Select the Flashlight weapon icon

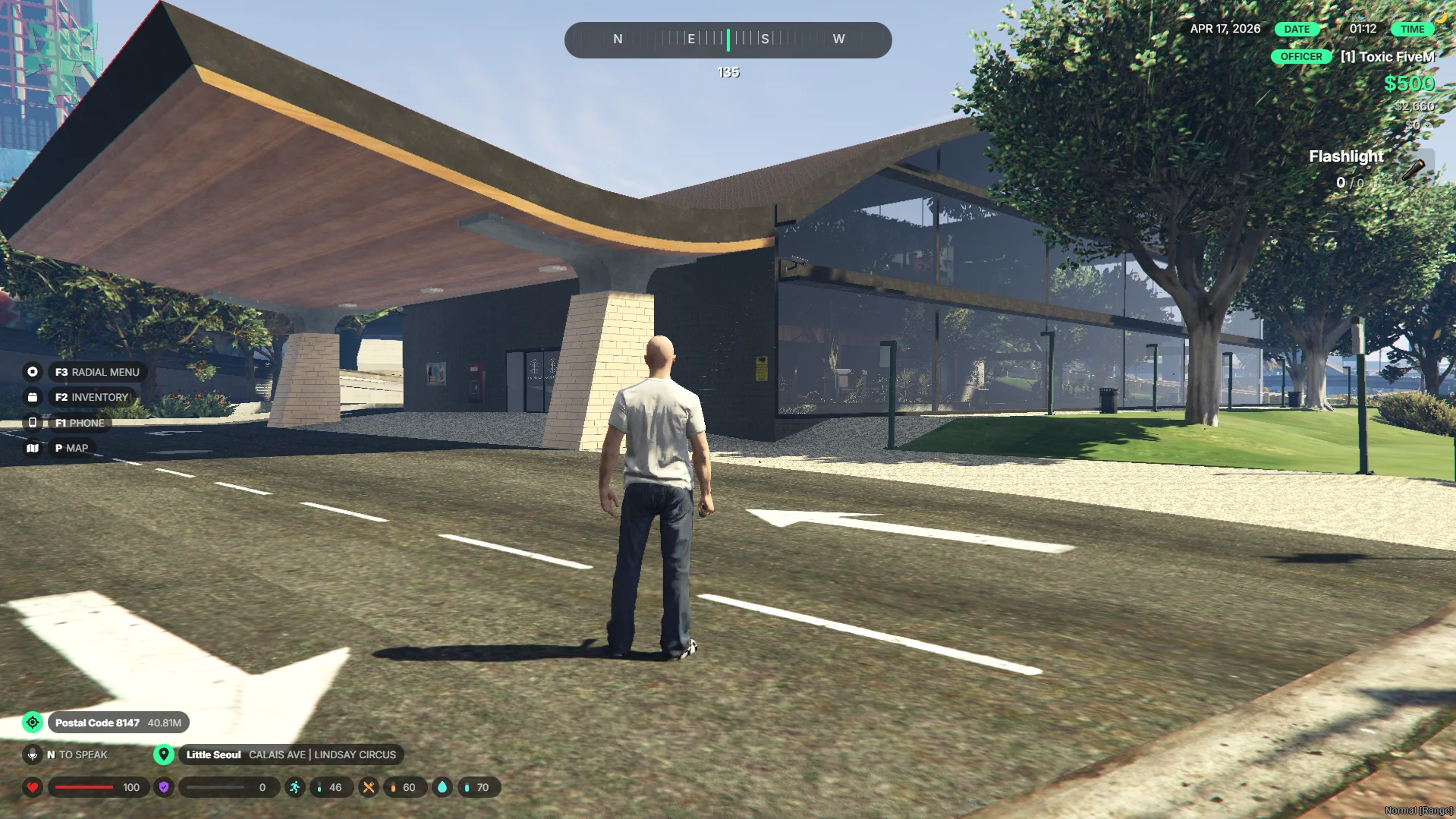(x=1413, y=169)
